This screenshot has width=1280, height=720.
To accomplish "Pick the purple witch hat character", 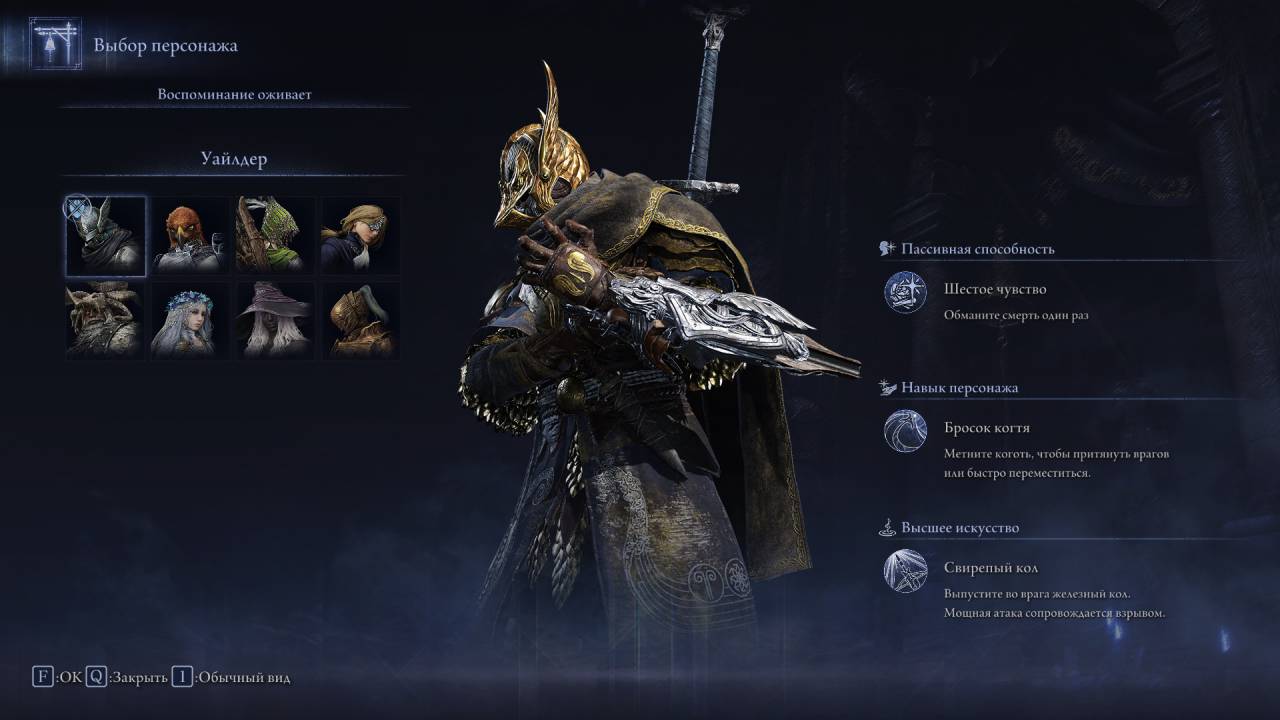I will point(275,320).
